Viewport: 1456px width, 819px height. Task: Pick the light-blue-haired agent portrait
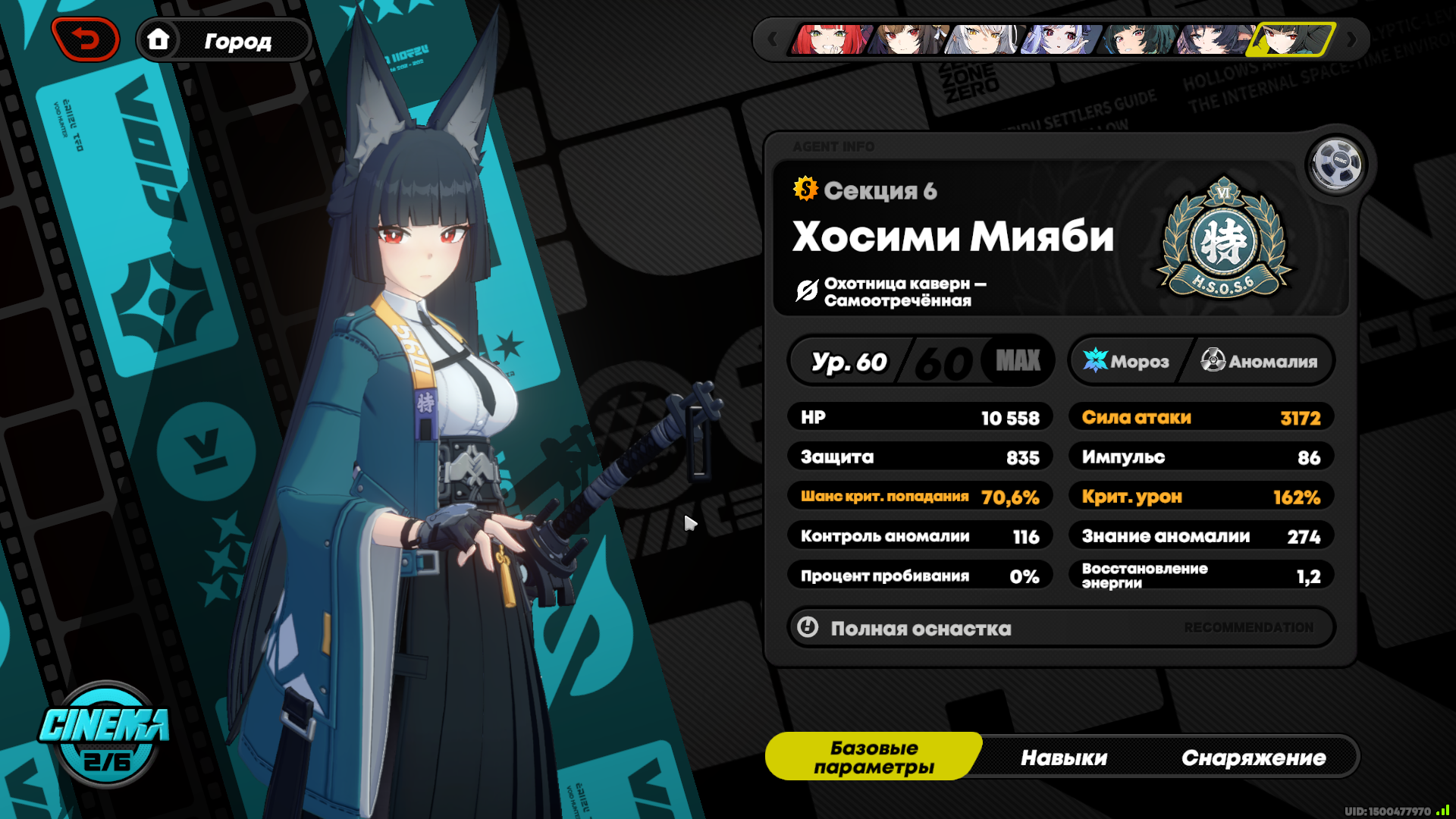tap(1061, 39)
